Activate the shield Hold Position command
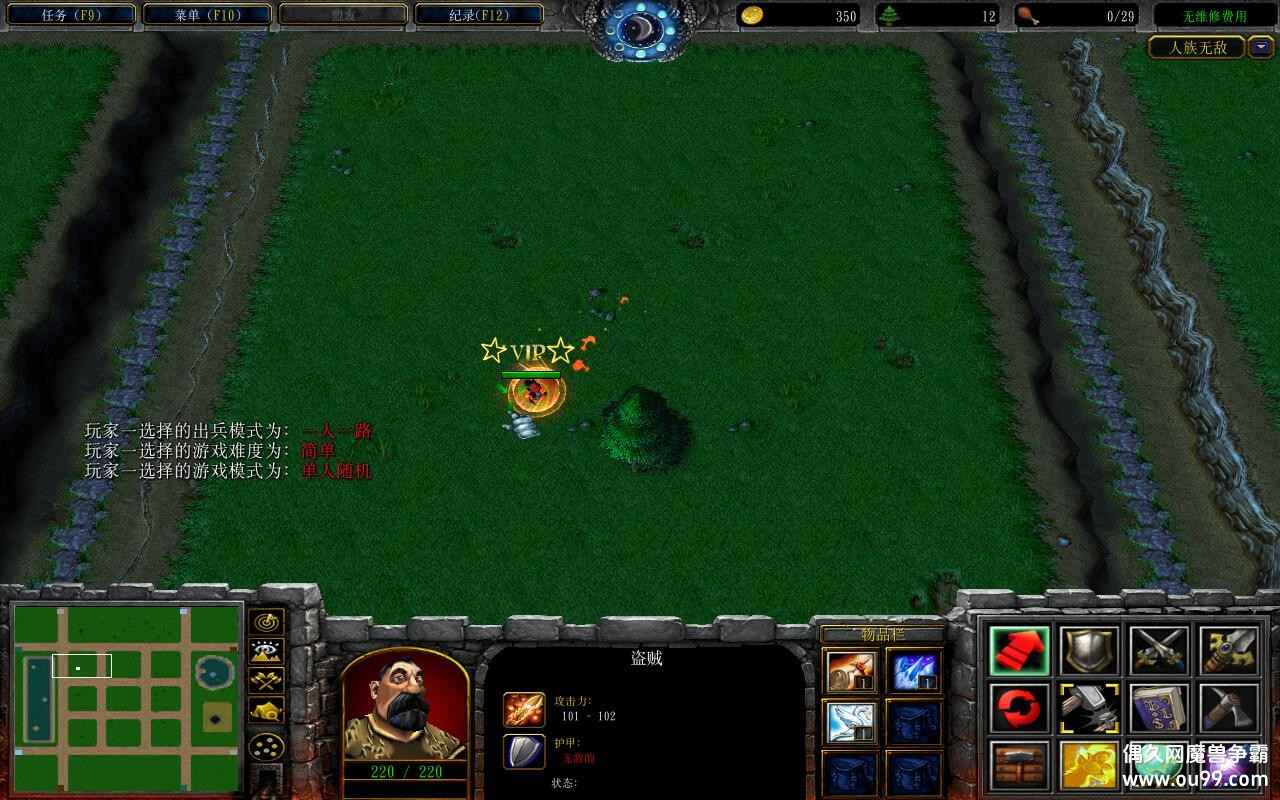 1090,651
